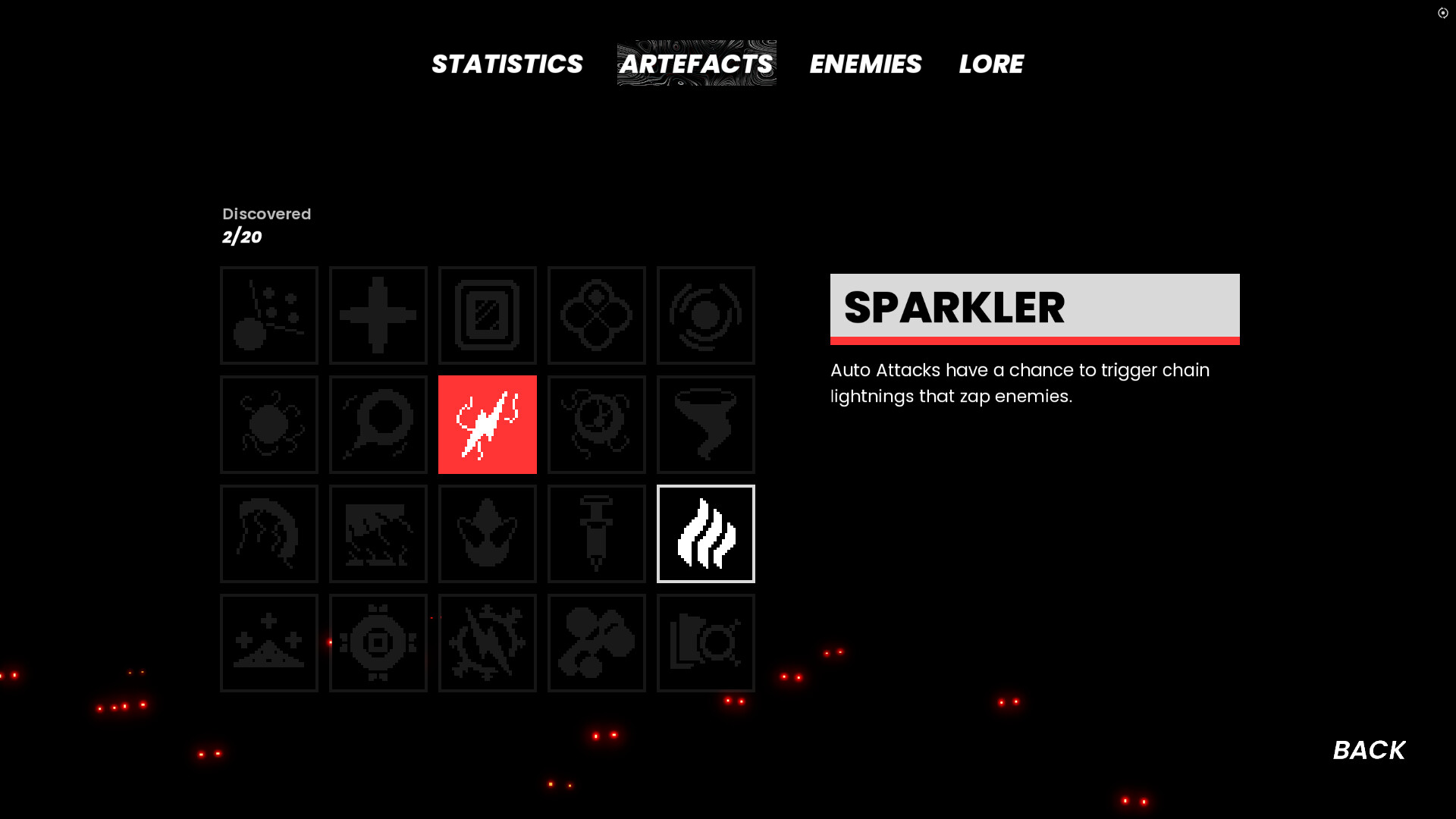Click the plus cross artefact icon
This screenshot has height=819, width=1456.
tap(378, 315)
